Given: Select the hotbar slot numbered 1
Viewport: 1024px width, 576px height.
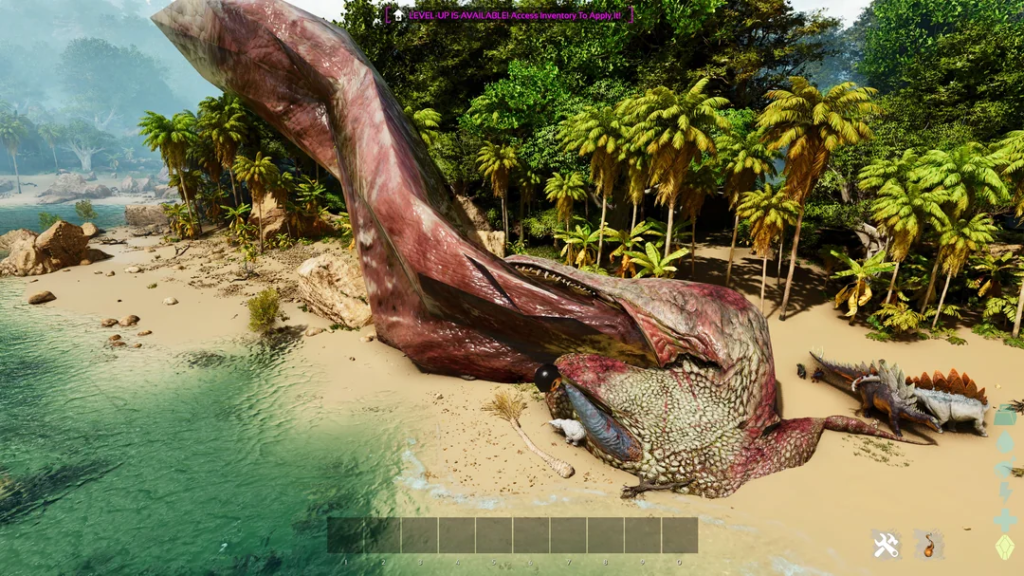Looking at the screenshot, I should click(x=345, y=535).
